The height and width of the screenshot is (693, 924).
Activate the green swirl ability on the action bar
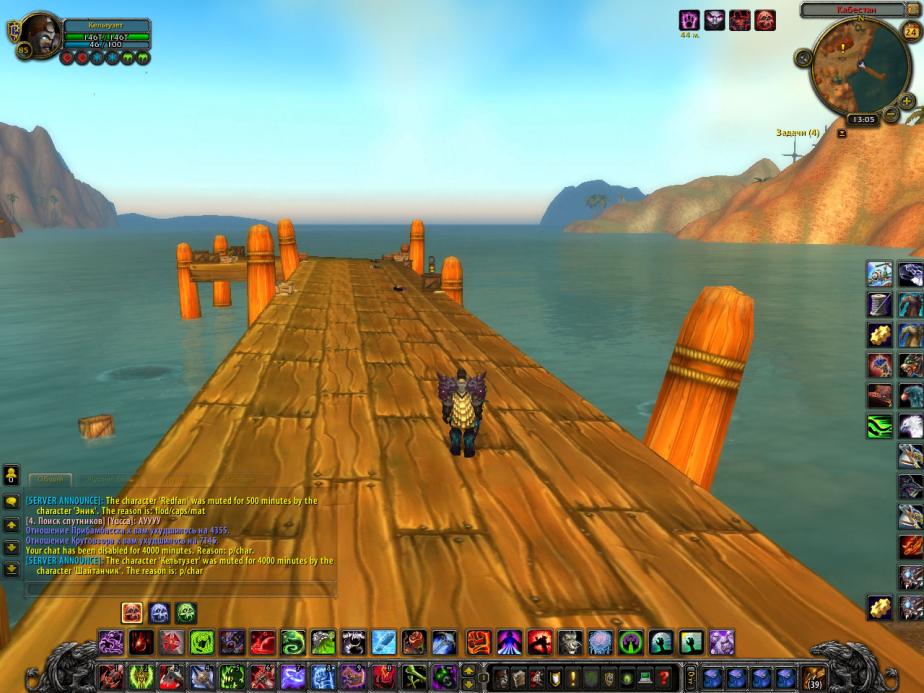[x=292, y=642]
